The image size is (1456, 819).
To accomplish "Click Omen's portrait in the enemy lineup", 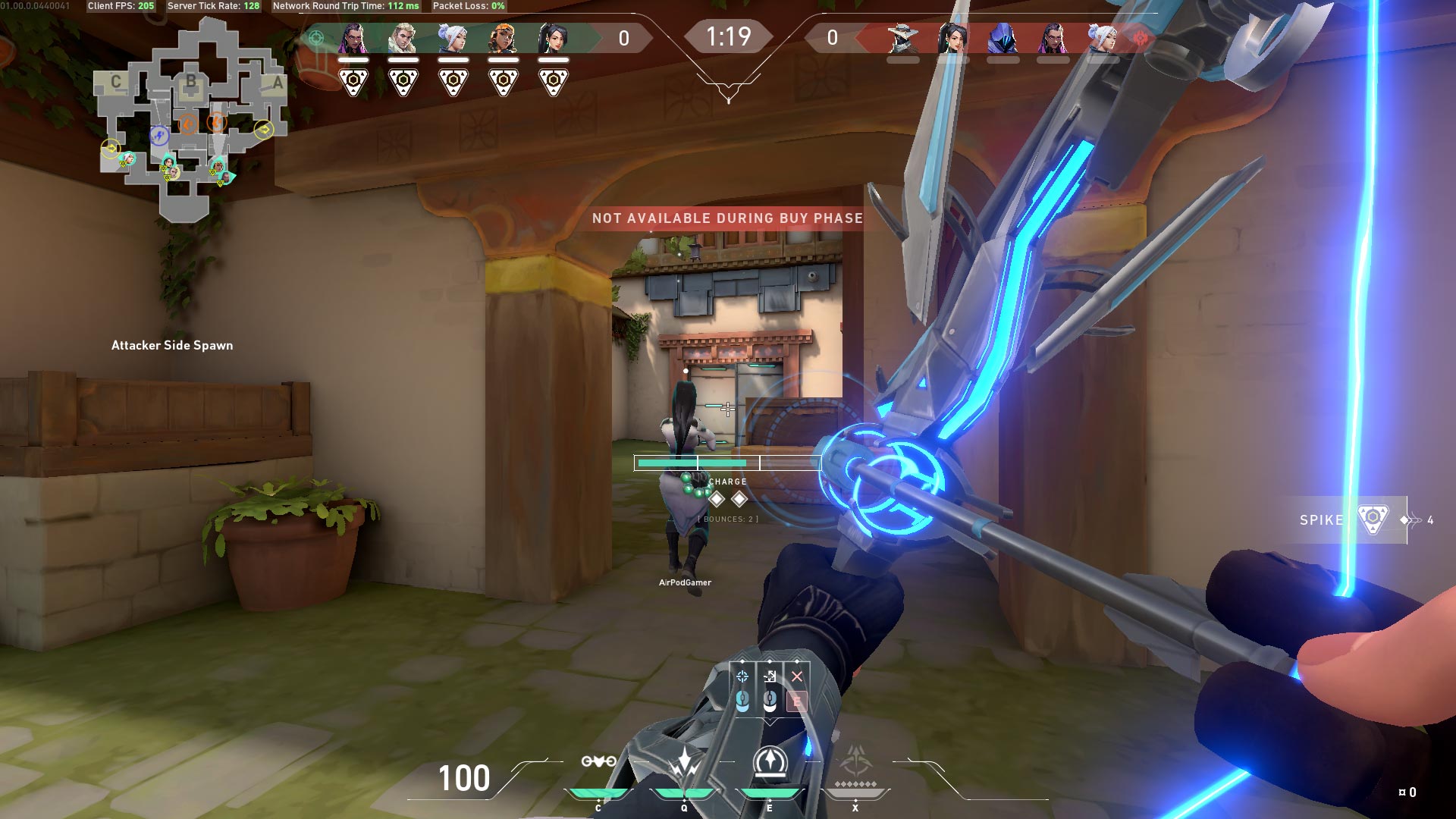I will click(x=1003, y=38).
